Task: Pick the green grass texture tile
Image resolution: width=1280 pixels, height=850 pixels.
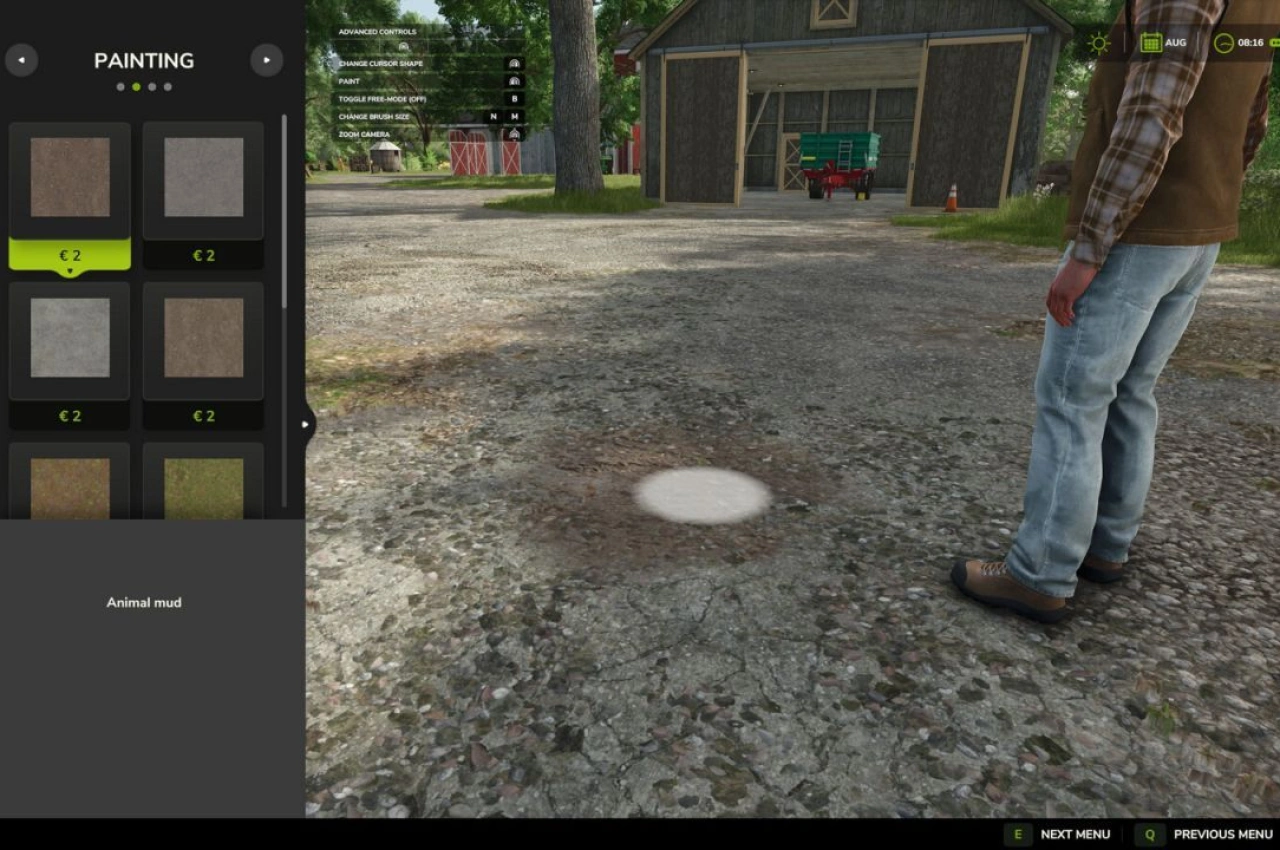Action: click(x=204, y=487)
